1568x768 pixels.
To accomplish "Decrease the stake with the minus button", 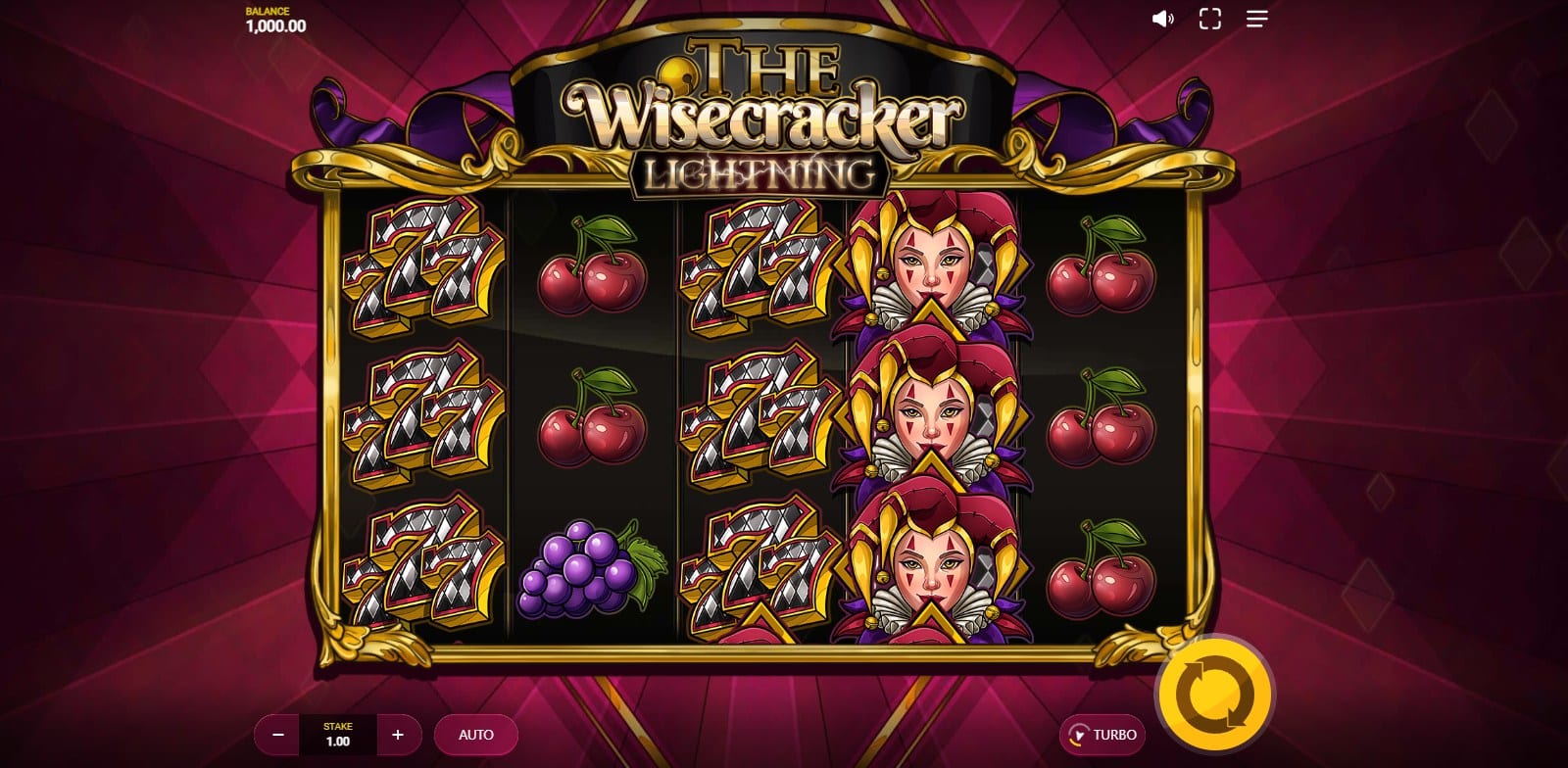I will click(278, 735).
